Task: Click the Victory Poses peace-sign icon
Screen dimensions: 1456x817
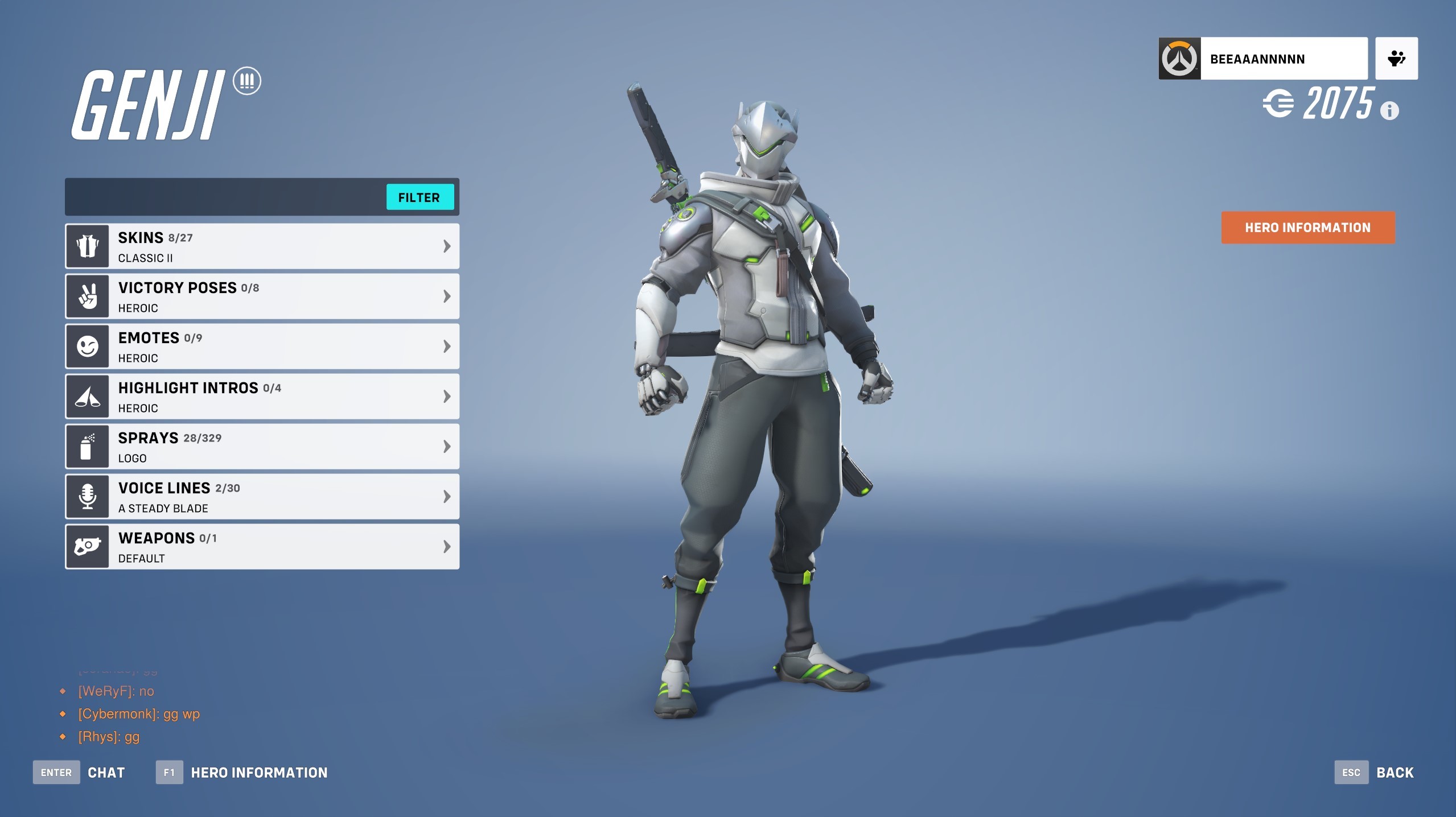Action: click(87, 295)
